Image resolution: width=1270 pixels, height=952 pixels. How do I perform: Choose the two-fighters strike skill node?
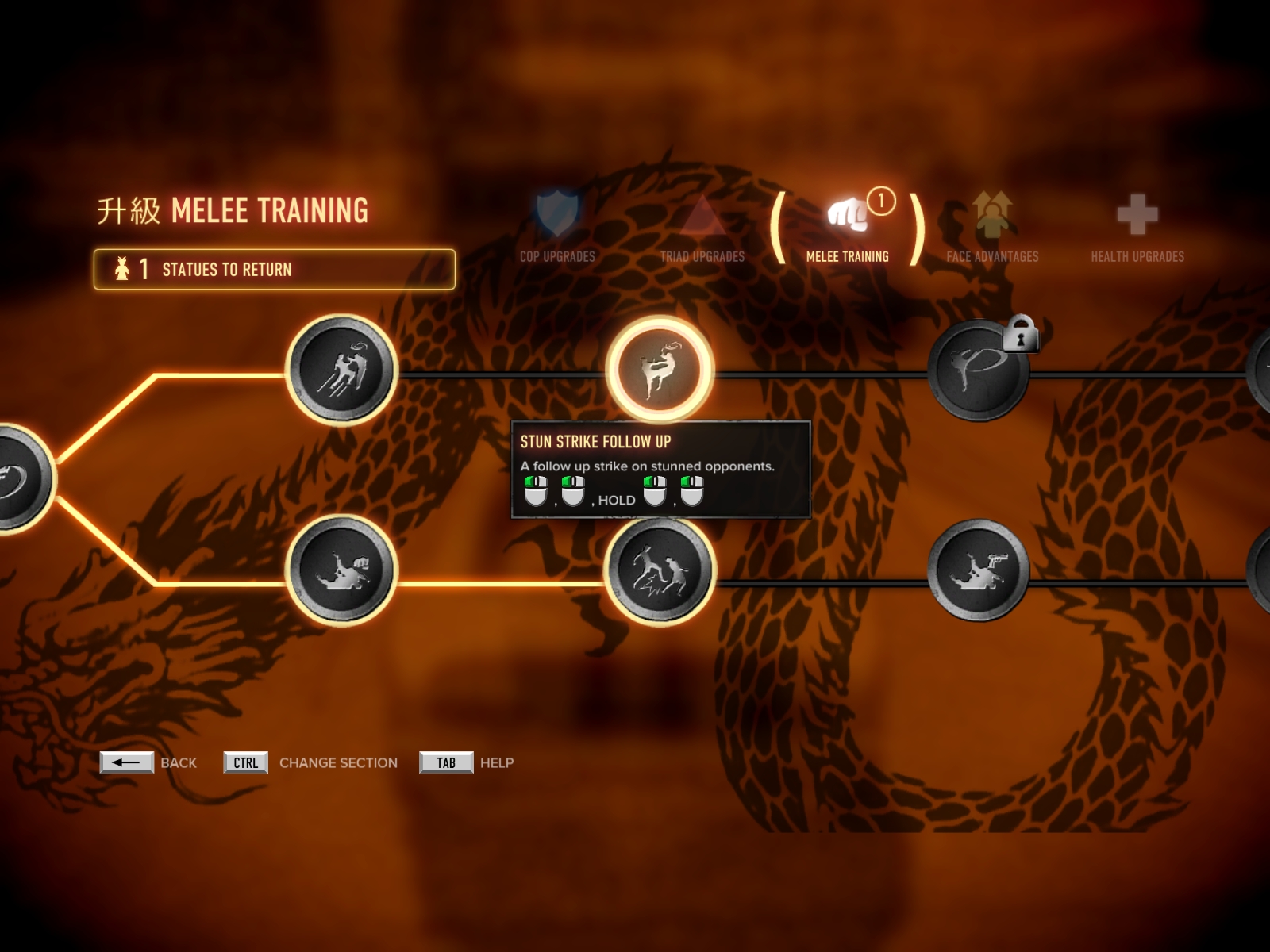coord(660,570)
